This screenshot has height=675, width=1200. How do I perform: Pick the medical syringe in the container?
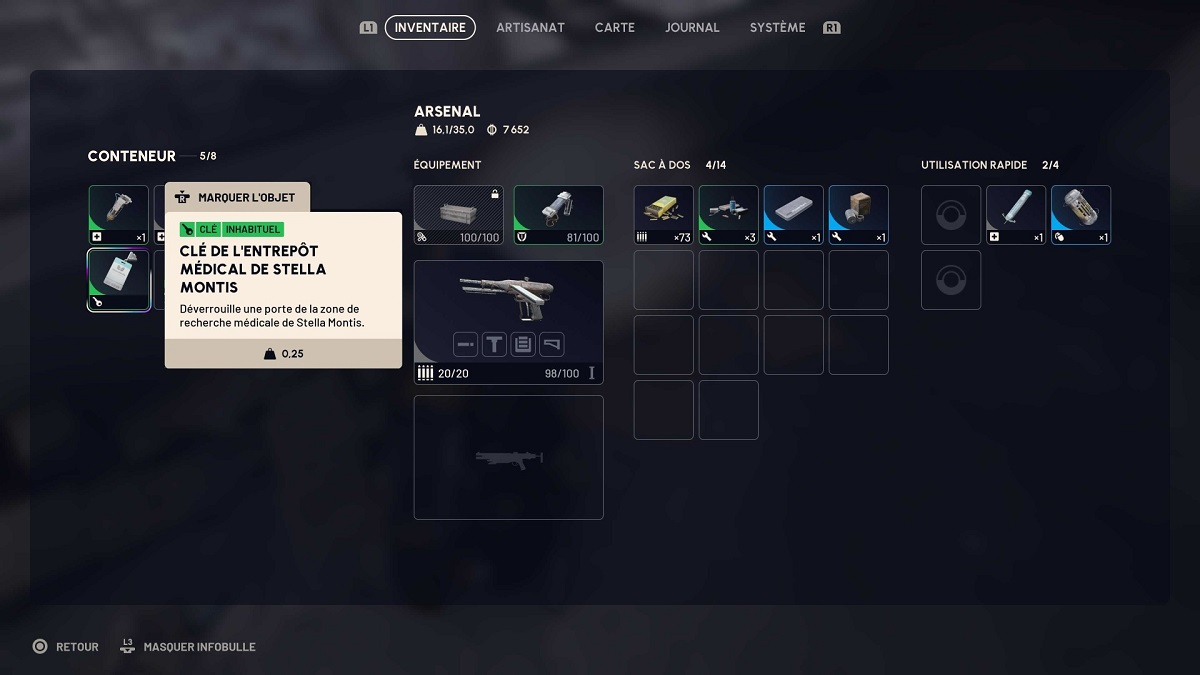click(119, 215)
